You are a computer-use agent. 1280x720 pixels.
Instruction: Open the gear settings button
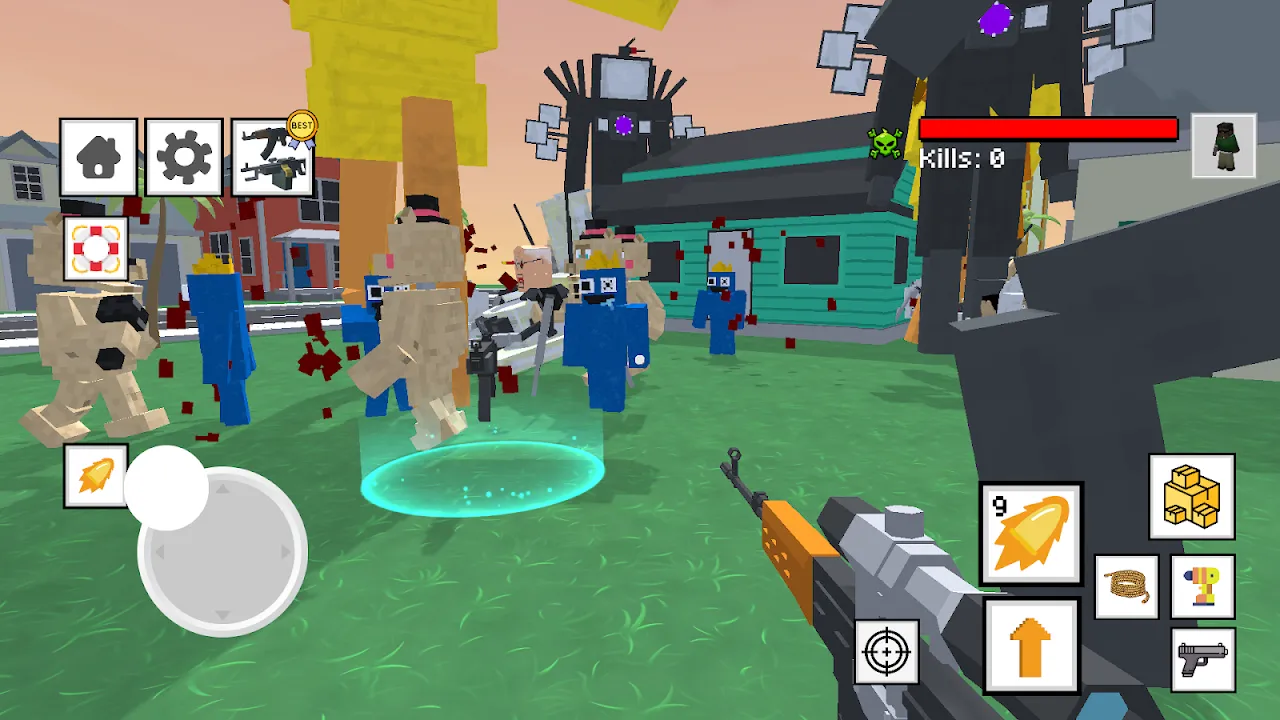point(184,157)
